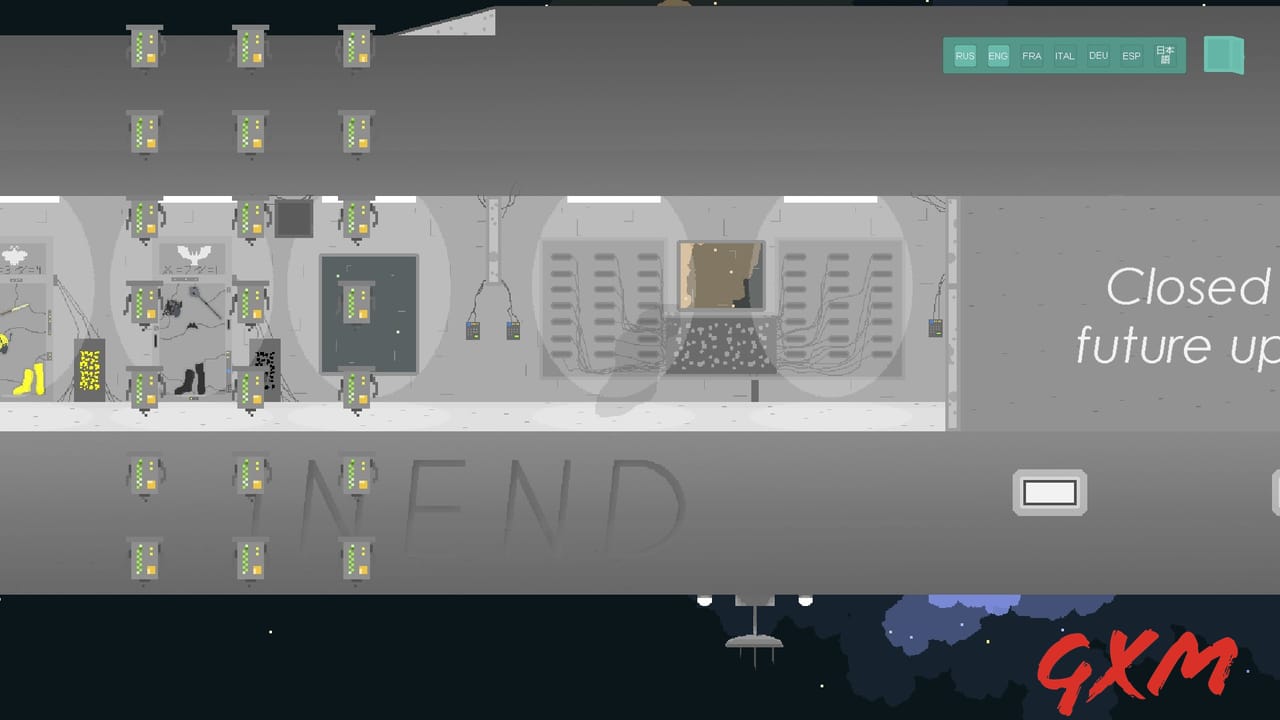Select the ESP language button
The width and height of the screenshot is (1280, 720).
click(x=1131, y=56)
